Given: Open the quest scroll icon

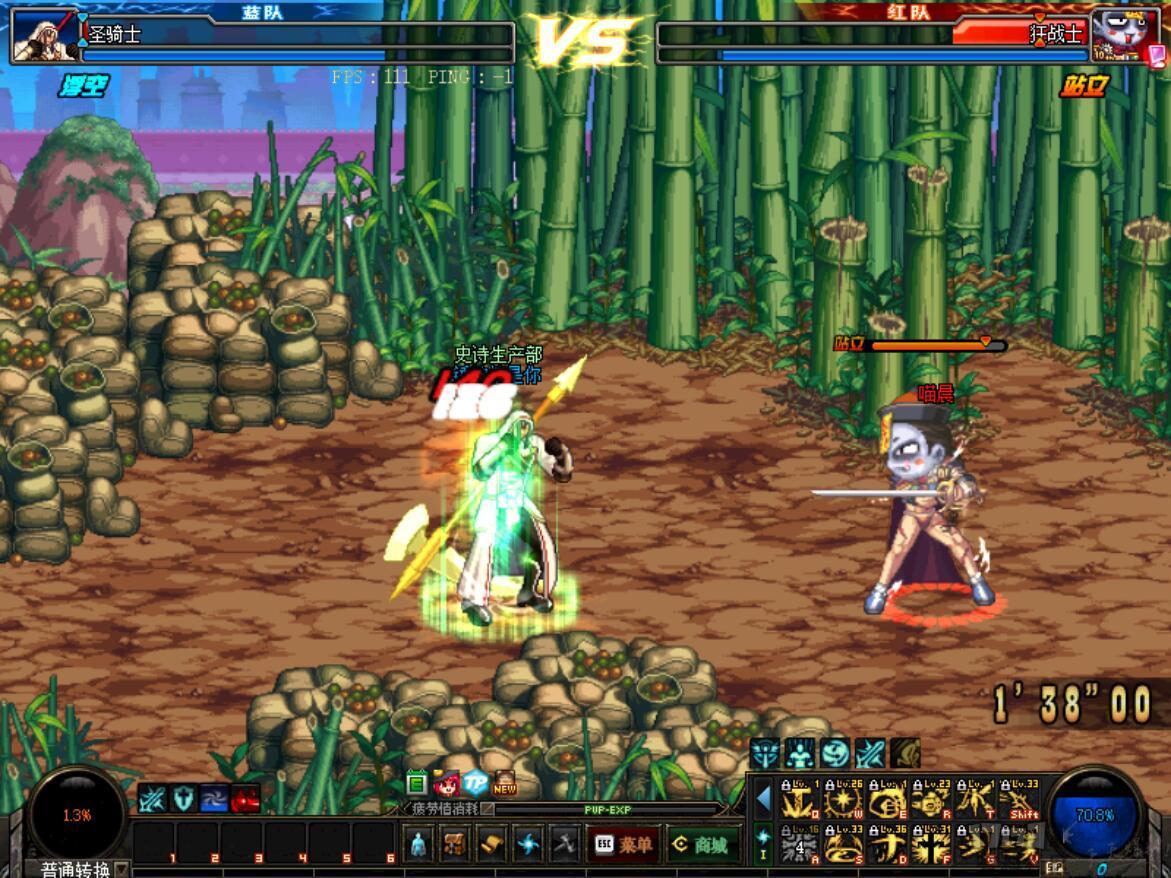Looking at the screenshot, I should point(491,845).
